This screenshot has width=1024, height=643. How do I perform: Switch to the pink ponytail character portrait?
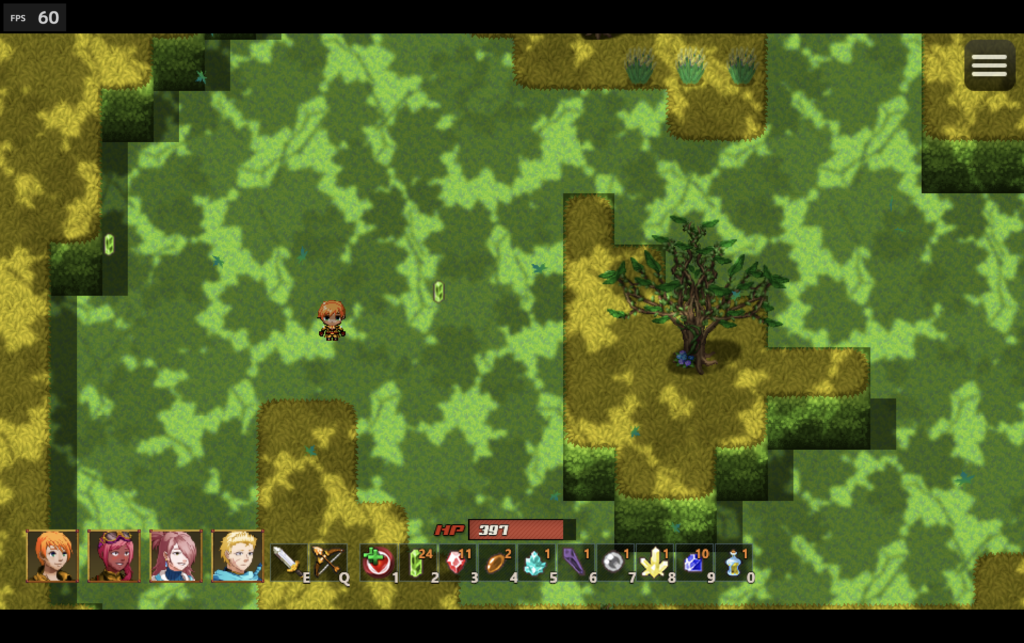point(176,556)
